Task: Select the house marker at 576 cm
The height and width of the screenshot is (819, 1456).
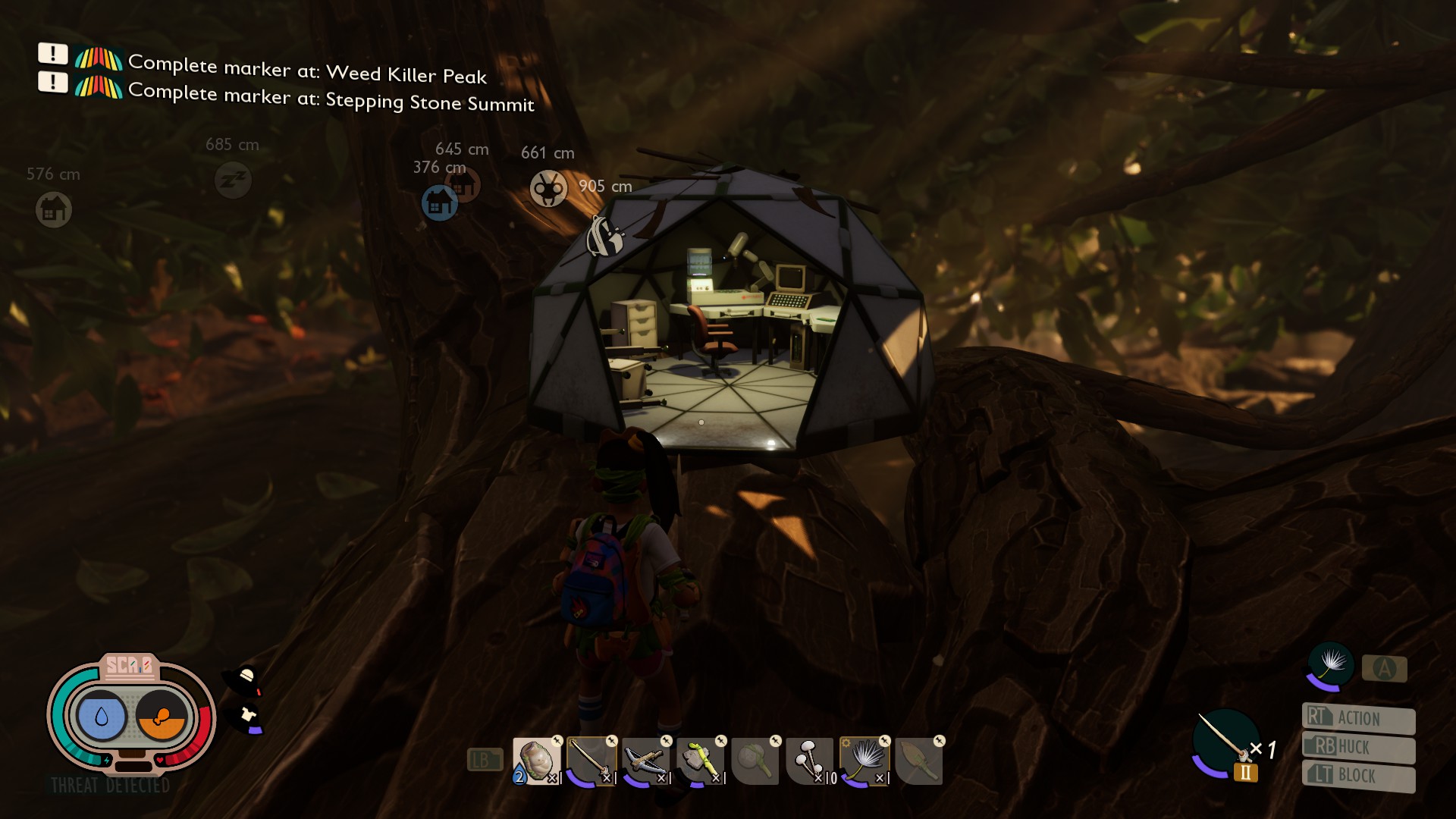Action: (x=54, y=209)
